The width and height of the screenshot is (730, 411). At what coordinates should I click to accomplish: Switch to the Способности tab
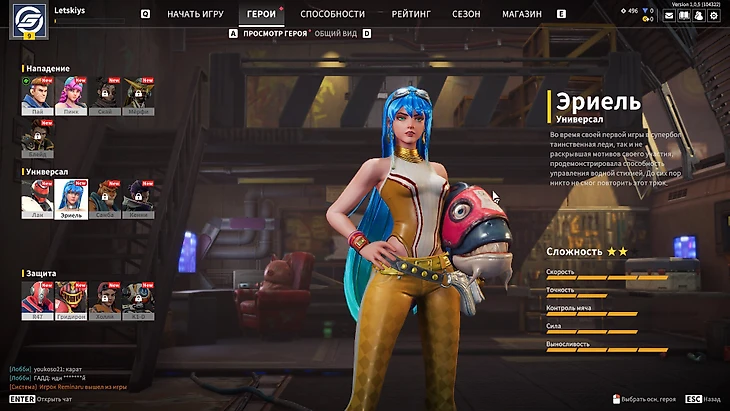coord(332,15)
